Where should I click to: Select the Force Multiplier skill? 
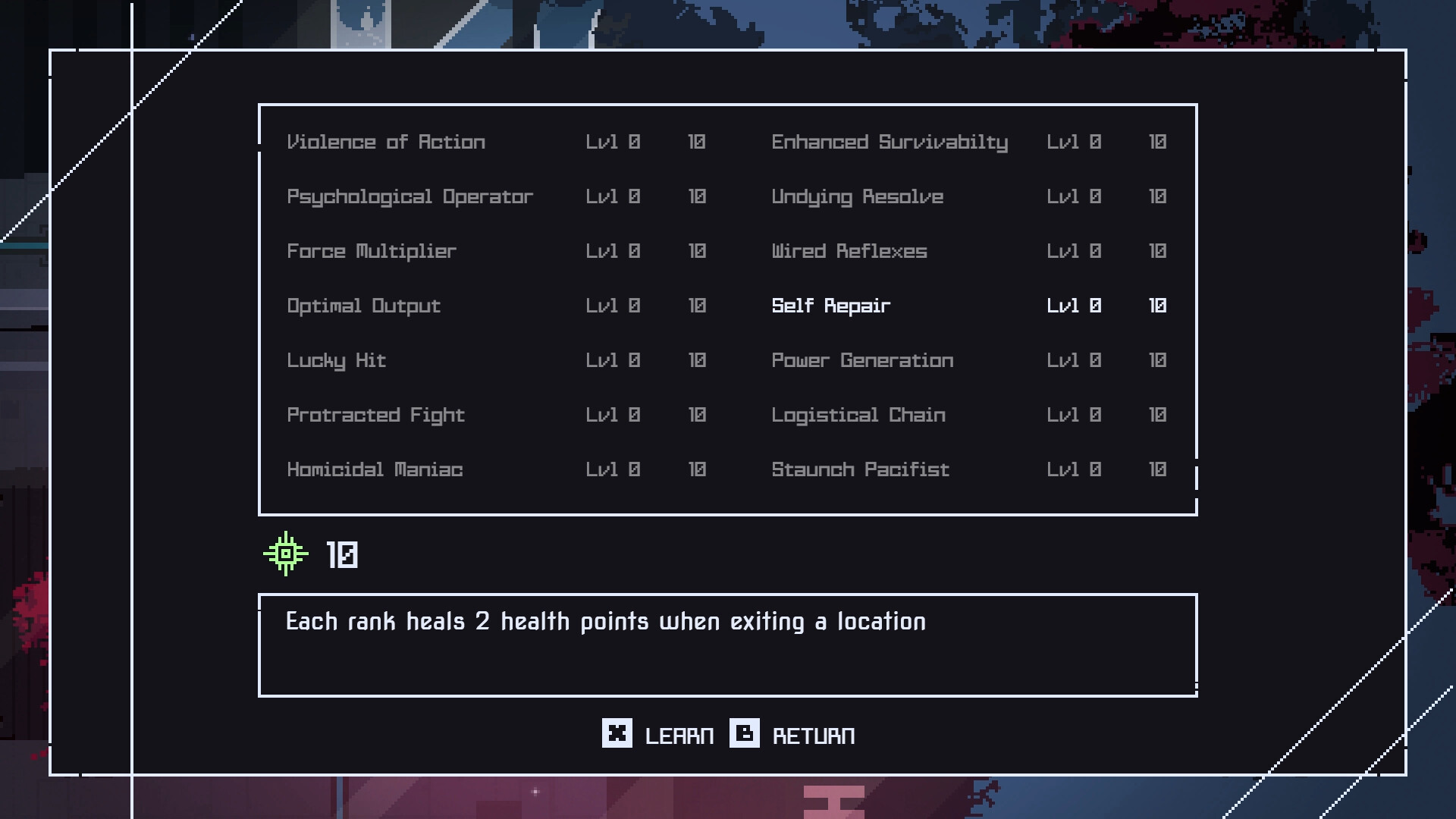point(371,251)
